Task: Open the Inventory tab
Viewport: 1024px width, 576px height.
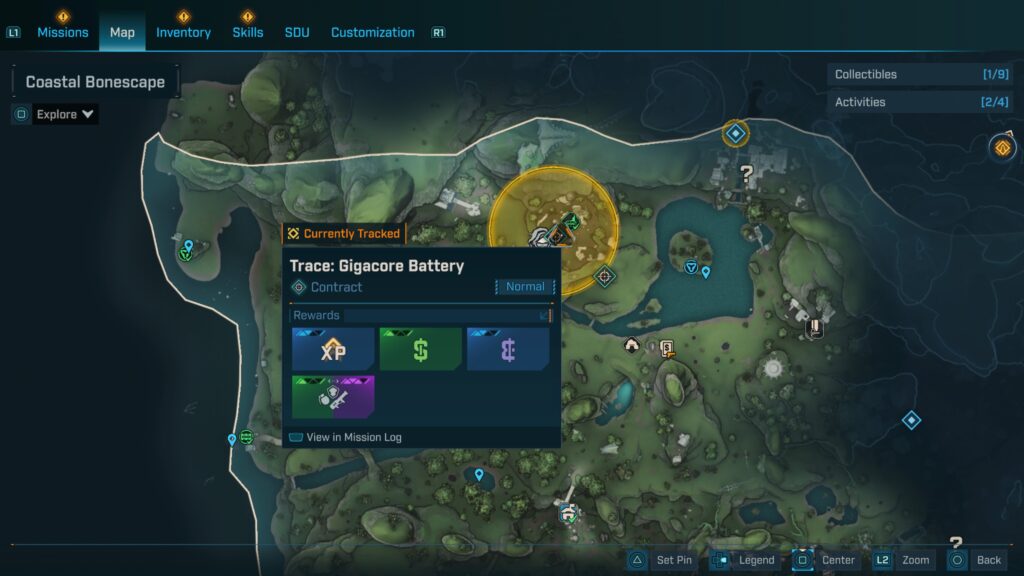Action: 183,32
